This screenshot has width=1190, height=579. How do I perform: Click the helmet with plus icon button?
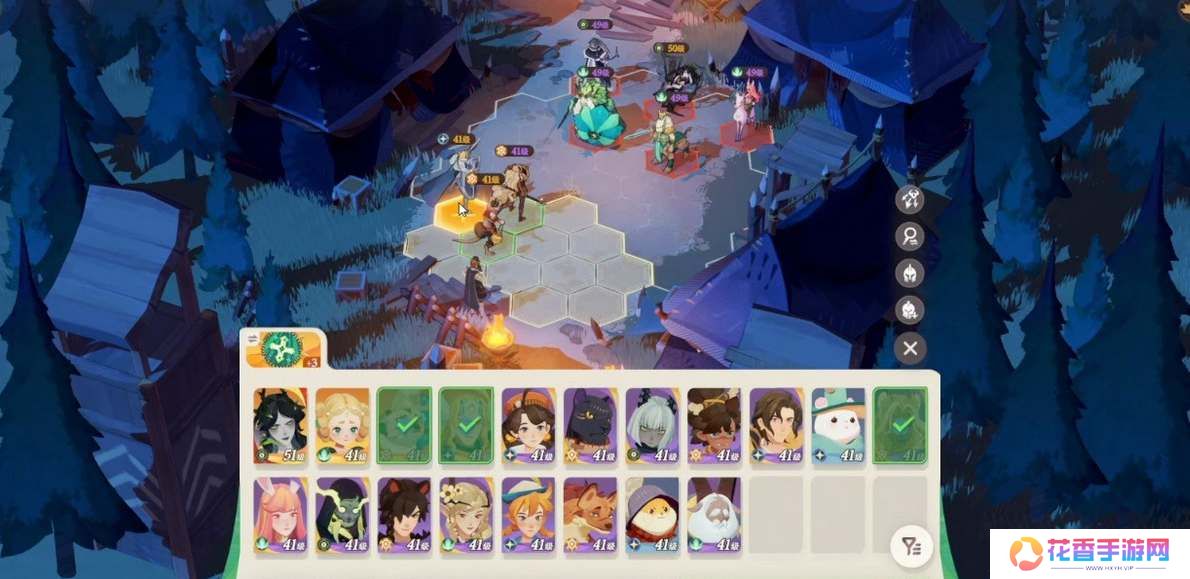(x=910, y=310)
